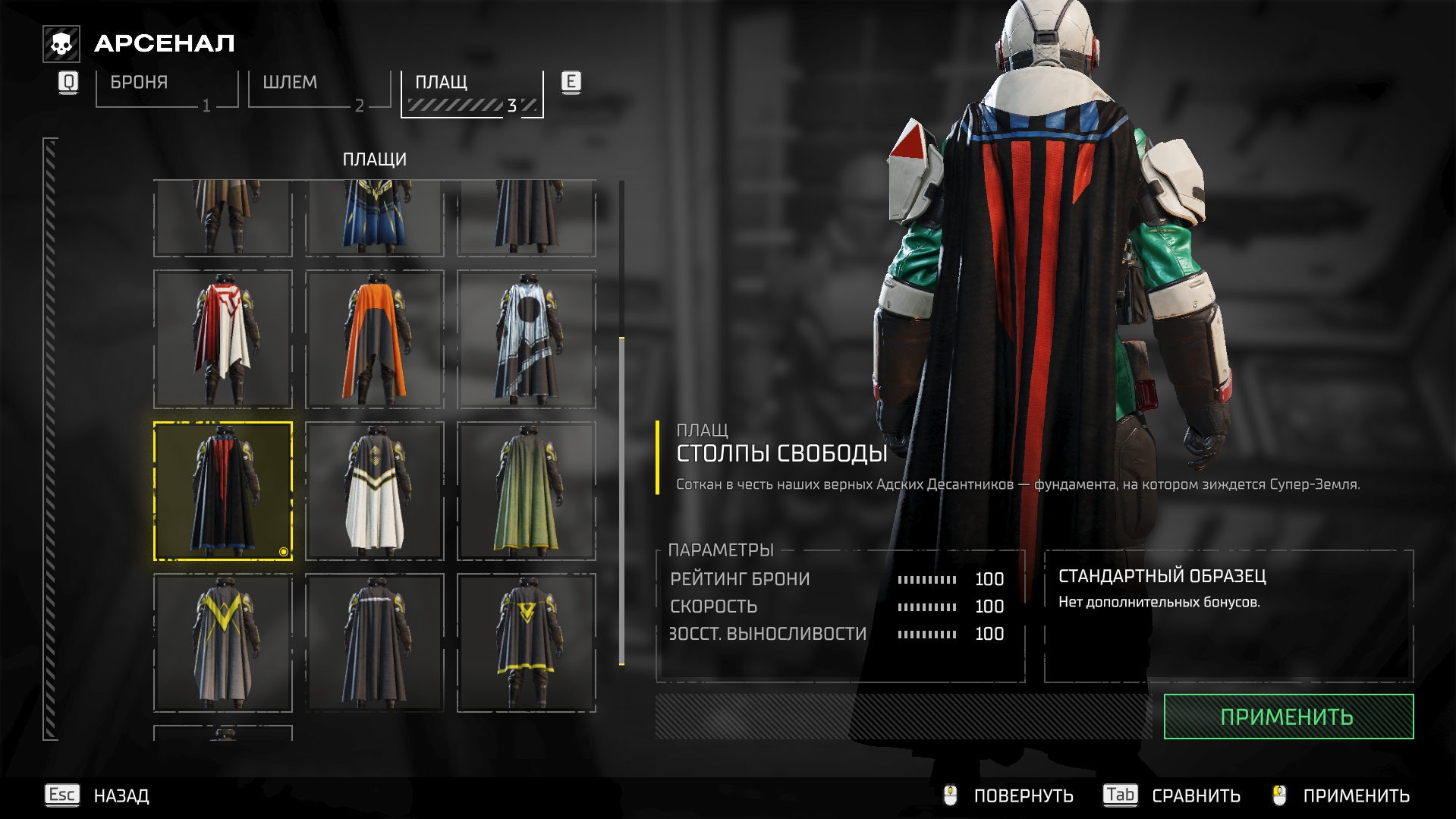Pick the orange and grey cape
The height and width of the screenshot is (819, 1456).
point(375,339)
